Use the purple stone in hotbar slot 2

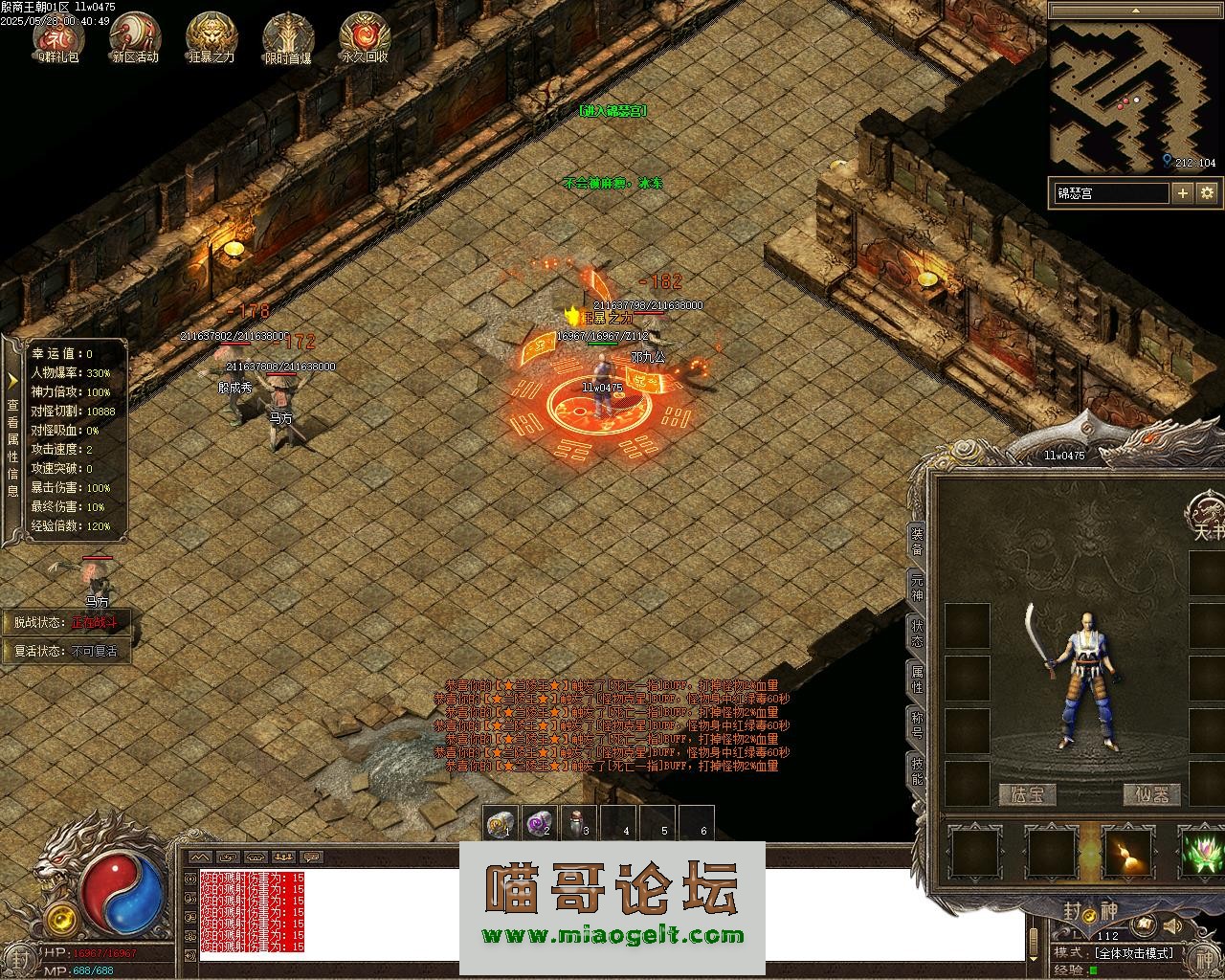click(x=541, y=823)
